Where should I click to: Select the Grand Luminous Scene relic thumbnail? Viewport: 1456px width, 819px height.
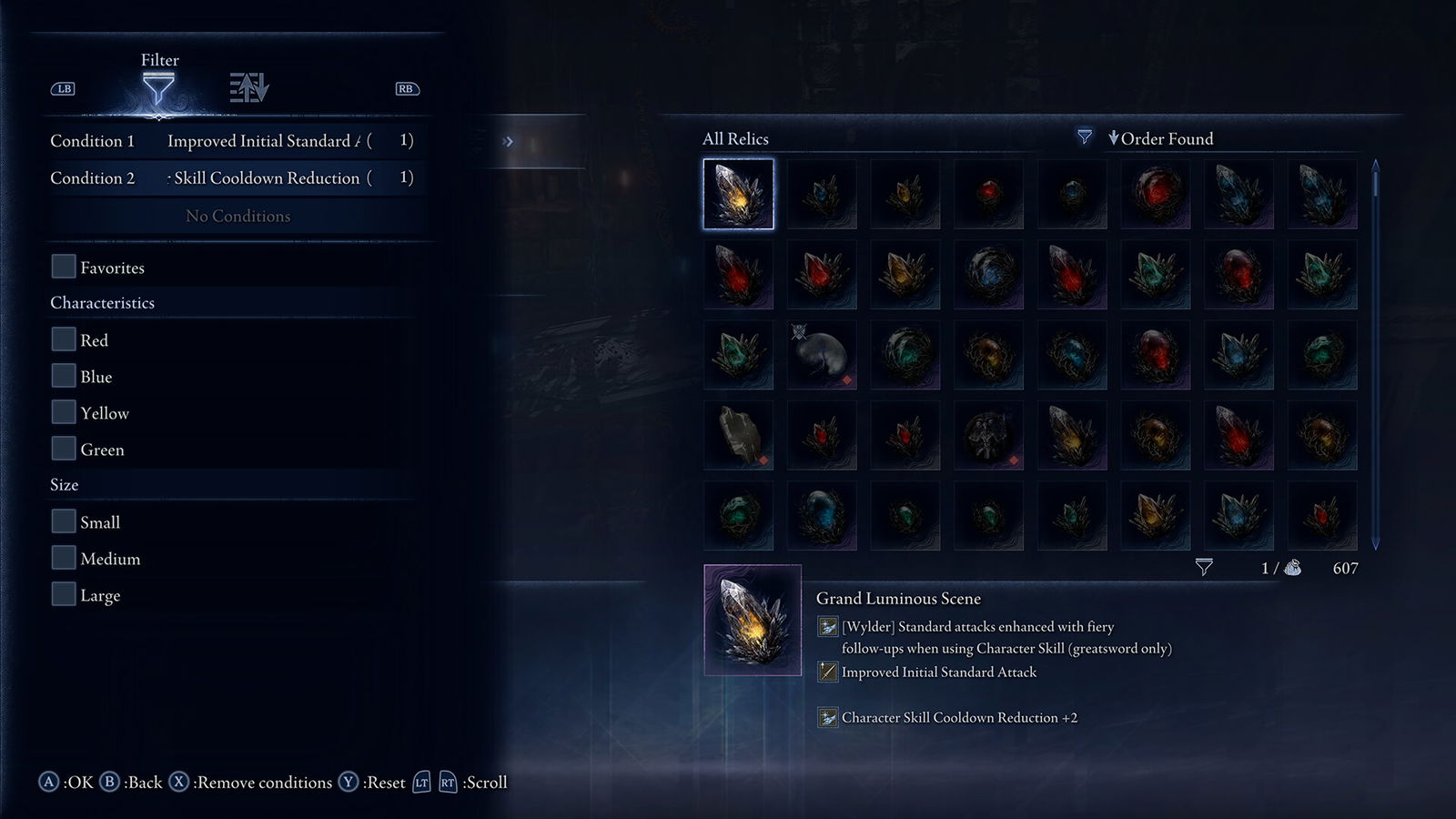click(738, 194)
